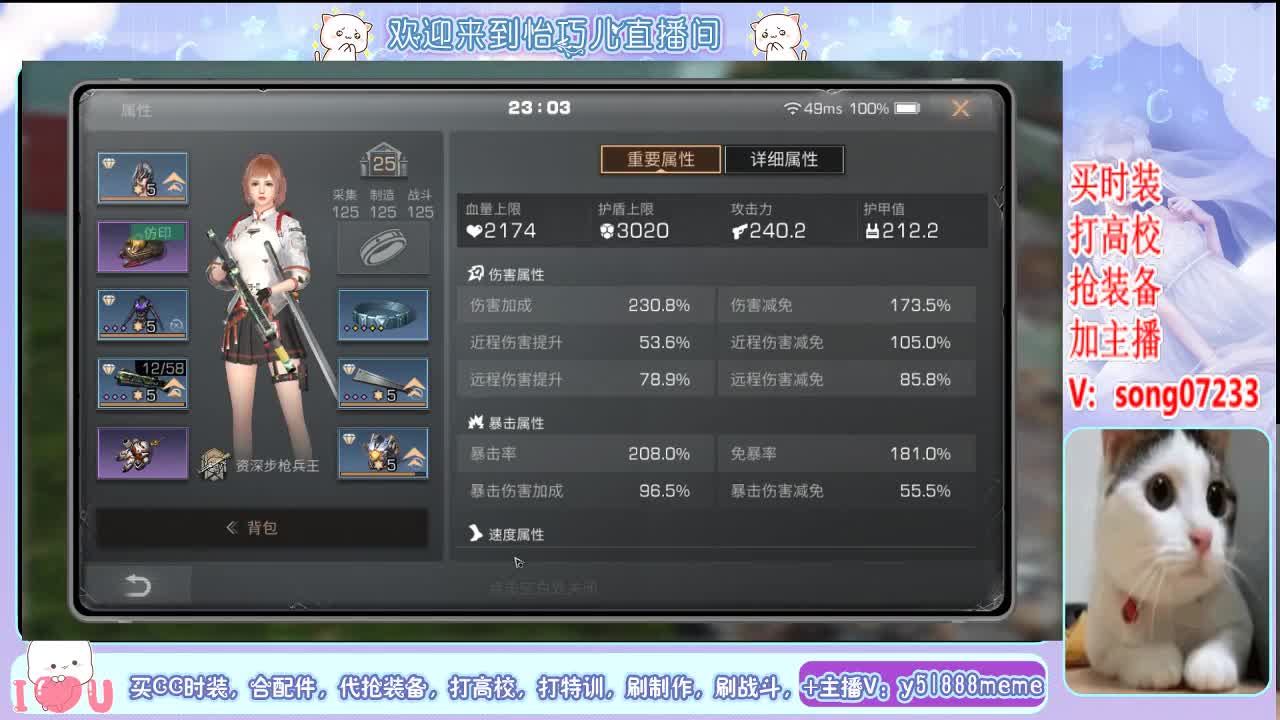
Task: Select the blue belt equipment slot
Action: [383, 314]
